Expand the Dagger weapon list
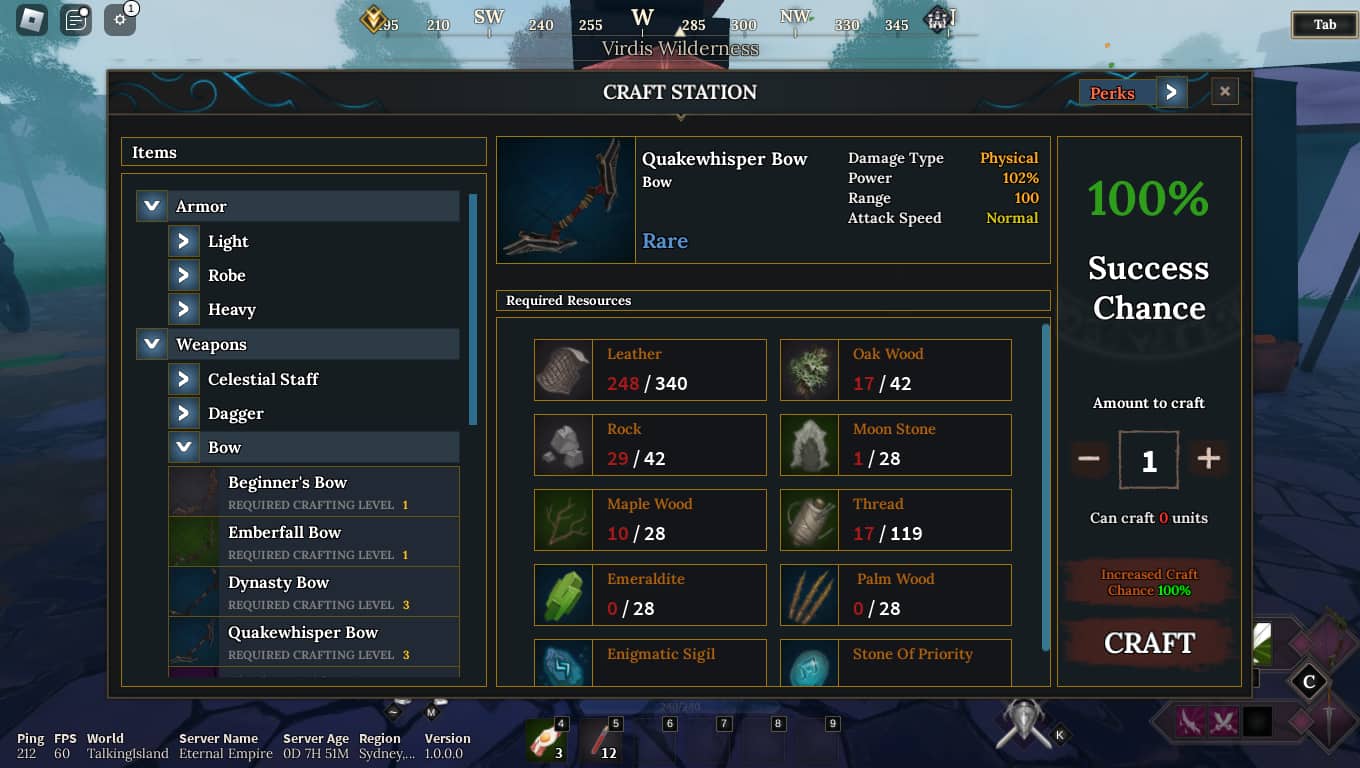Viewport: 1360px width, 768px height. (x=183, y=413)
